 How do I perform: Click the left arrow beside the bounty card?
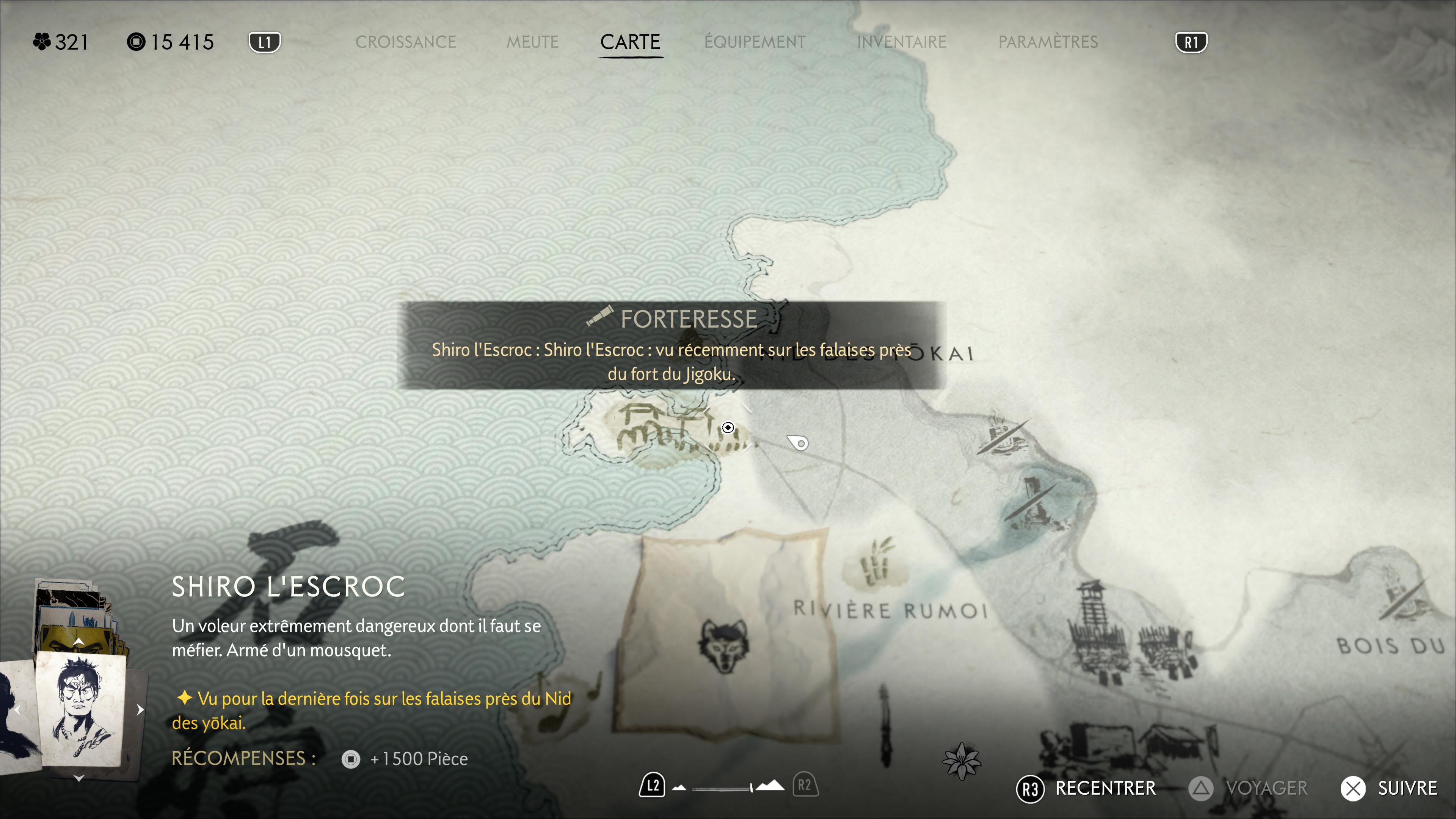click(x=18, y=709)
